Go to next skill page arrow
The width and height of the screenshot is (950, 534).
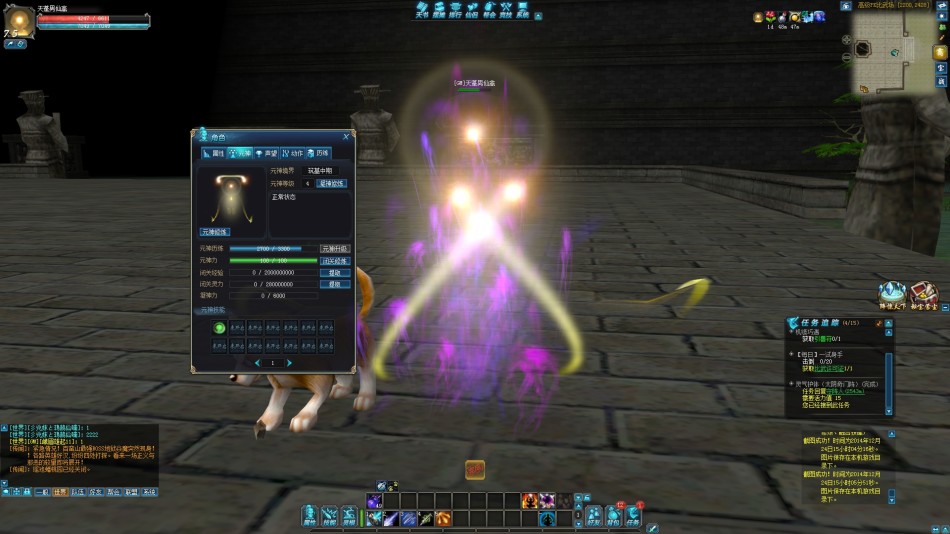click(291, 363)
